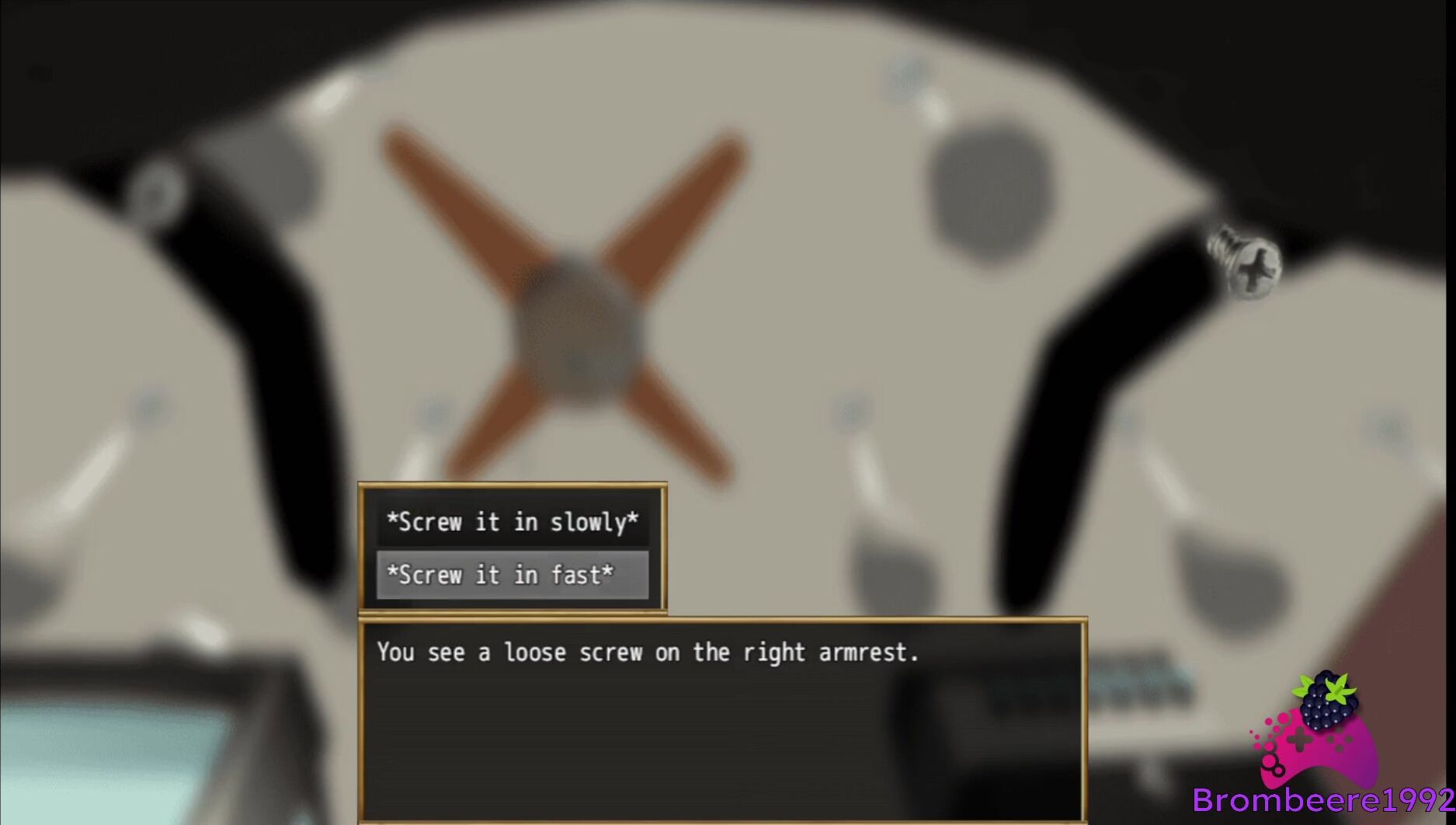Choose "Screw it in slowly" option
Viewport: 1456px width, 825px height.
(x=512, y=522)
